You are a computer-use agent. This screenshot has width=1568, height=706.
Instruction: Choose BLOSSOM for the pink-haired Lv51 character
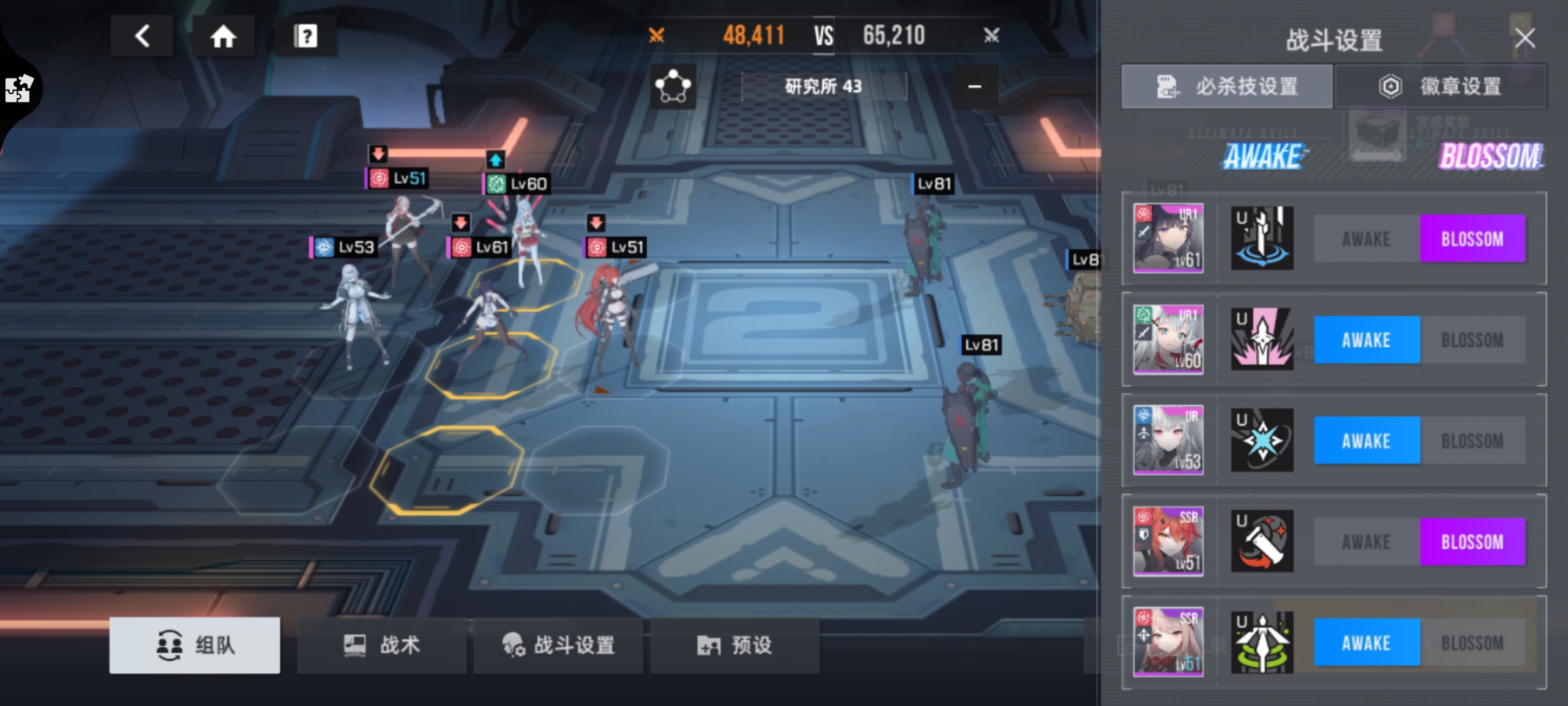pyautogui.click(x=1472, y=643)
